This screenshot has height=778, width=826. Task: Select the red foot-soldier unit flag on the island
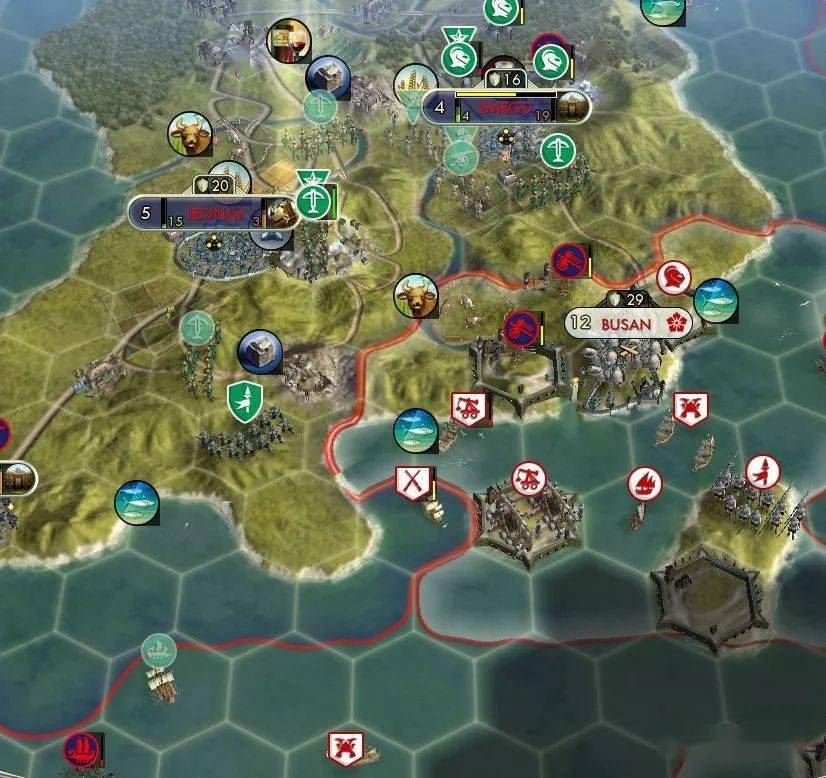[x=762, y=469]
